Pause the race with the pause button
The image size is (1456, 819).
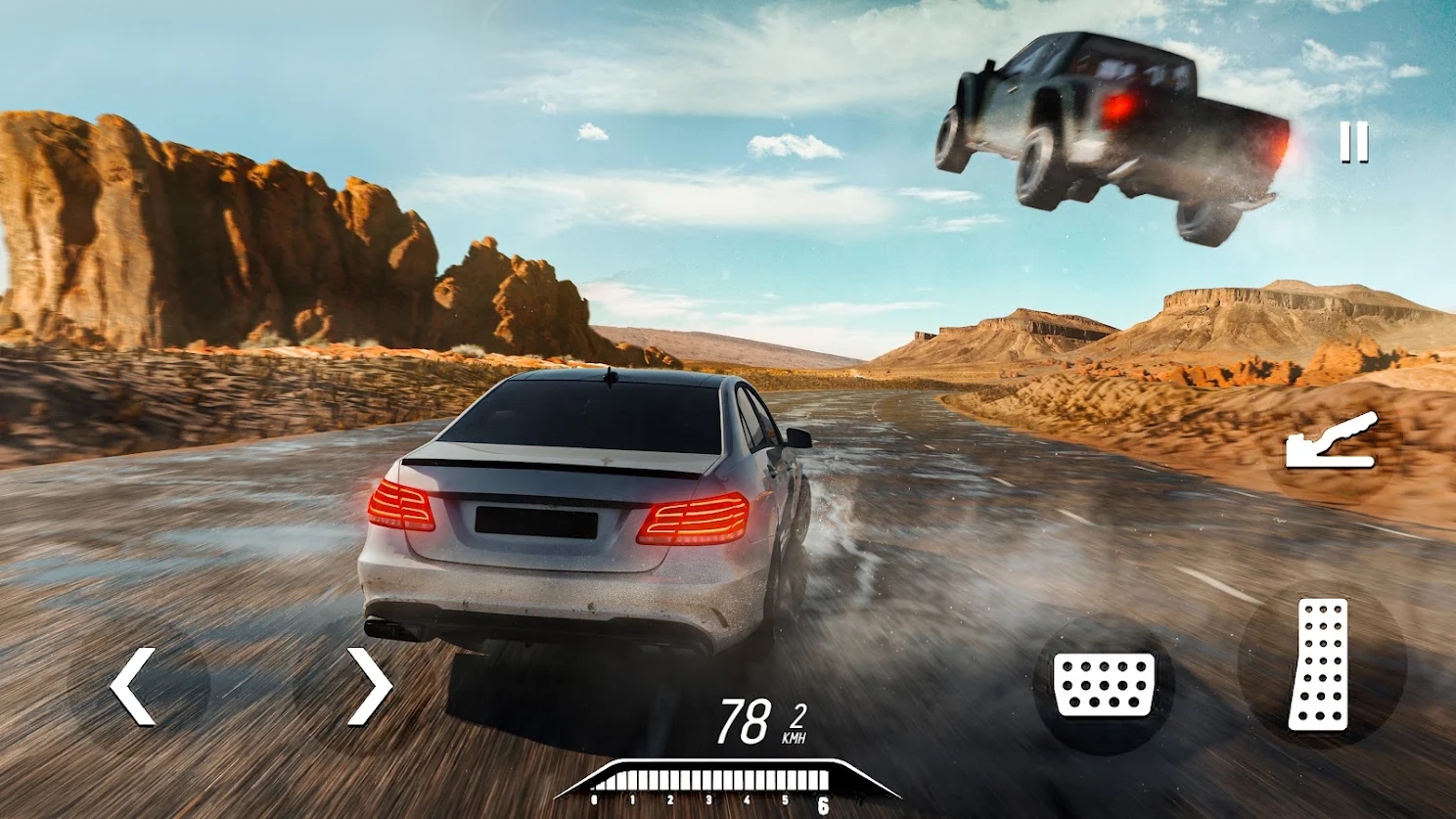(x=1354, y=143)
